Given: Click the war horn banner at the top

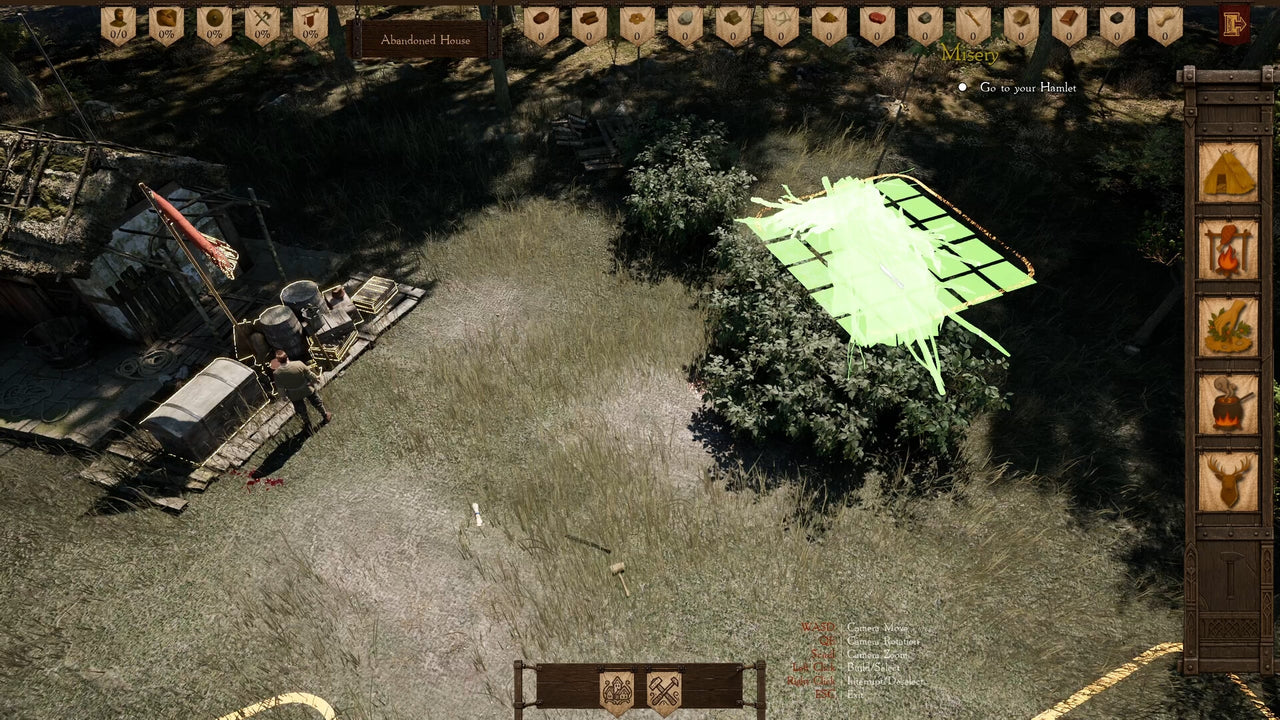Looking at the screenshot, I should pos(310,20).
